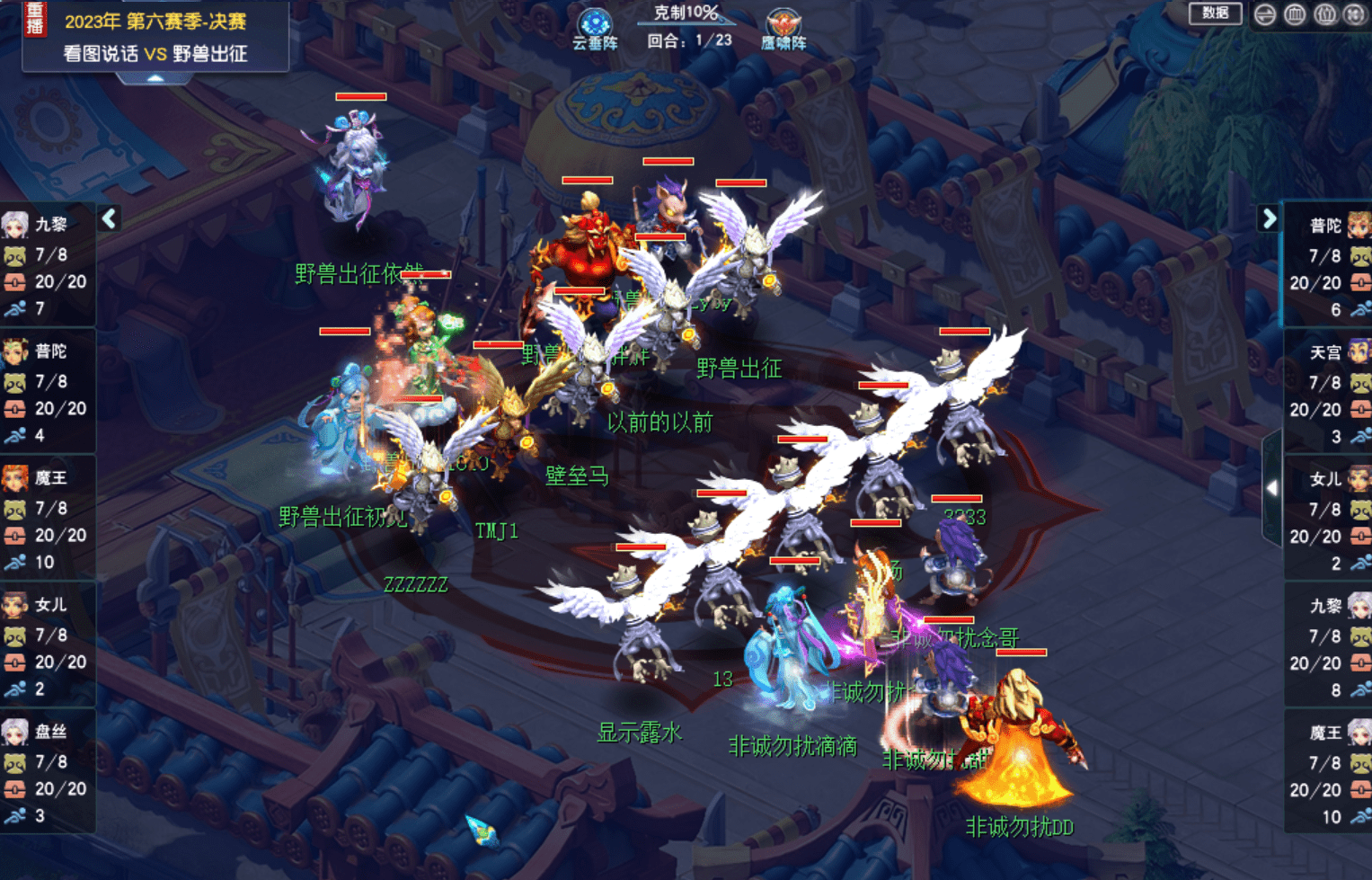The height and width of the screenshot is (880, 1372).
Task: Click the two-arrow swap round icon
Action: point(1265,14)
